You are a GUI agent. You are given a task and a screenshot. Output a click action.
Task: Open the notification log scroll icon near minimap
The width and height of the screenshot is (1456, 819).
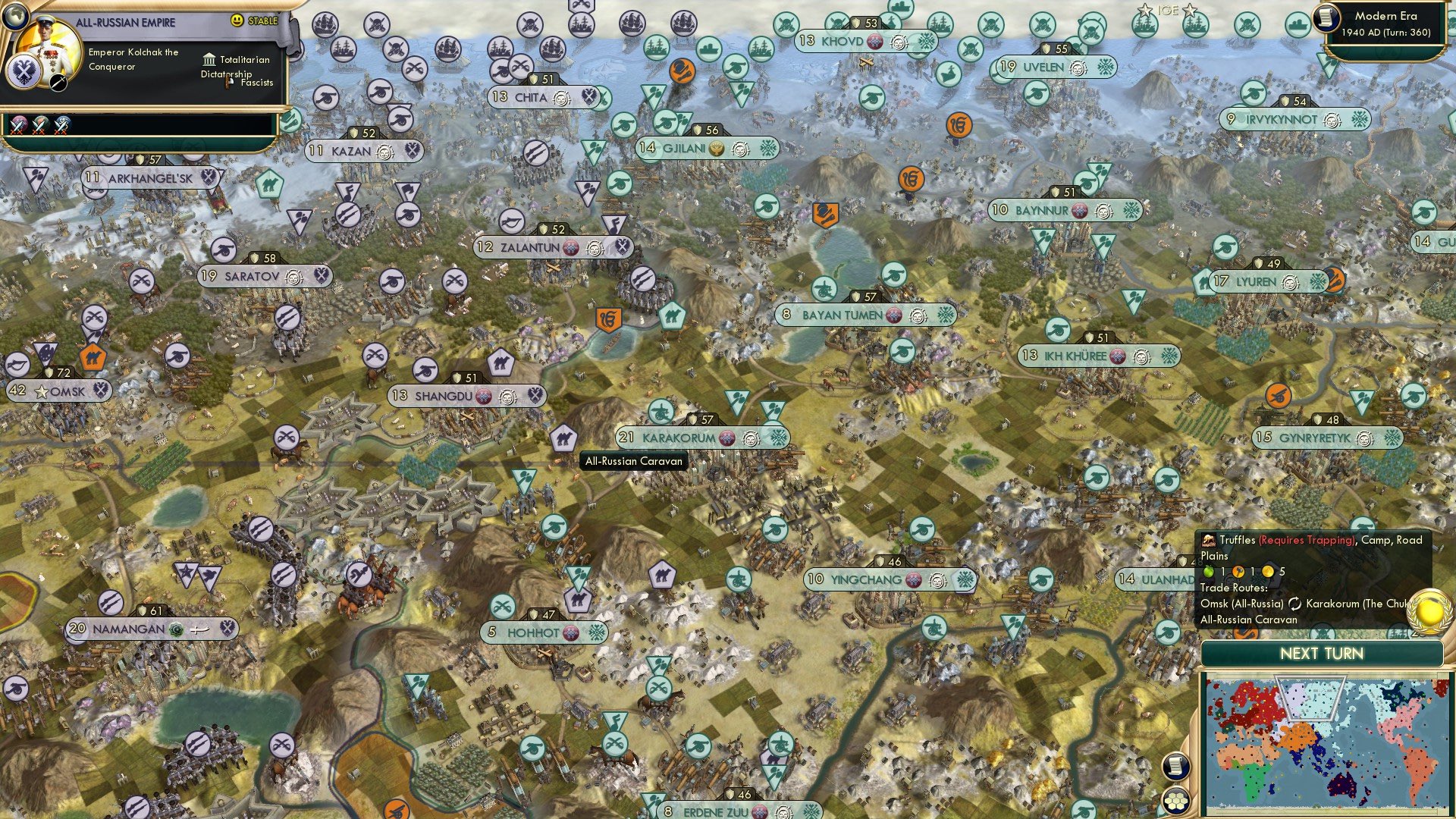tap(1175, 766)
